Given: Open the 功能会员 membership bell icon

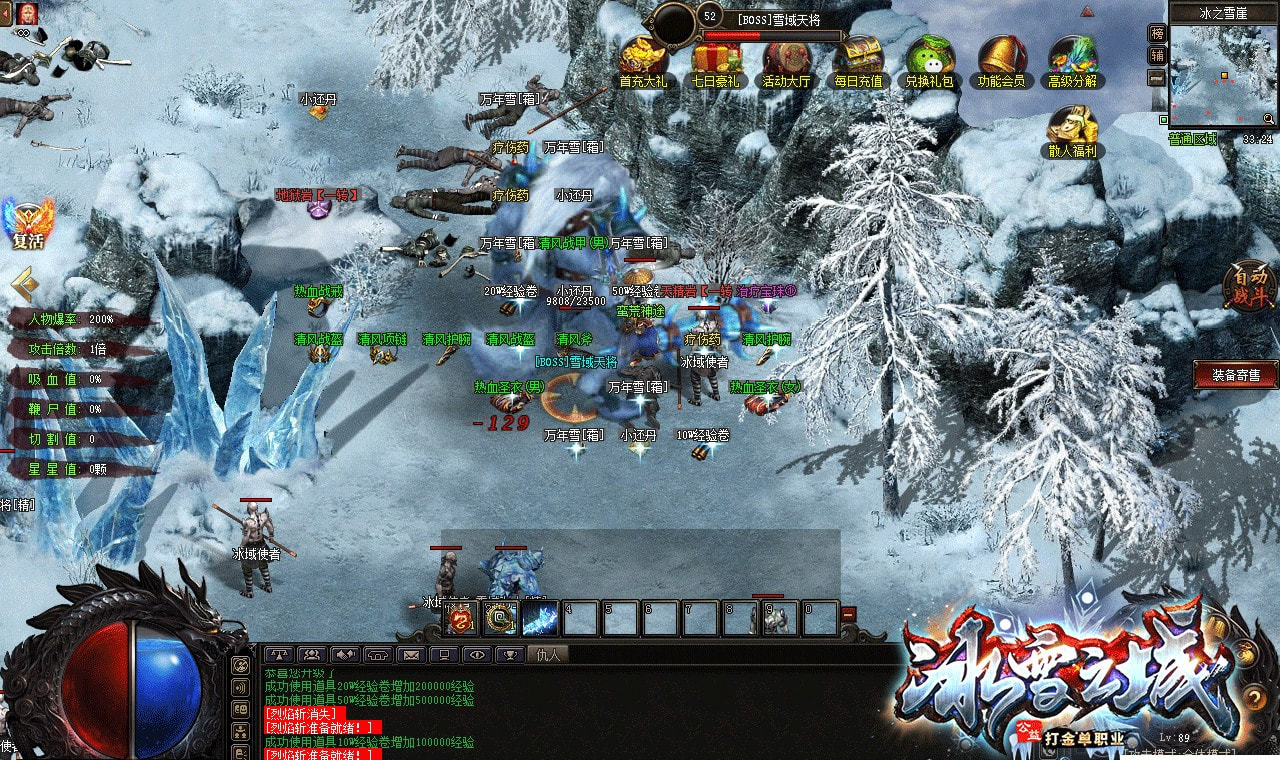Looking at the screenshot, I should point(1001,60).
